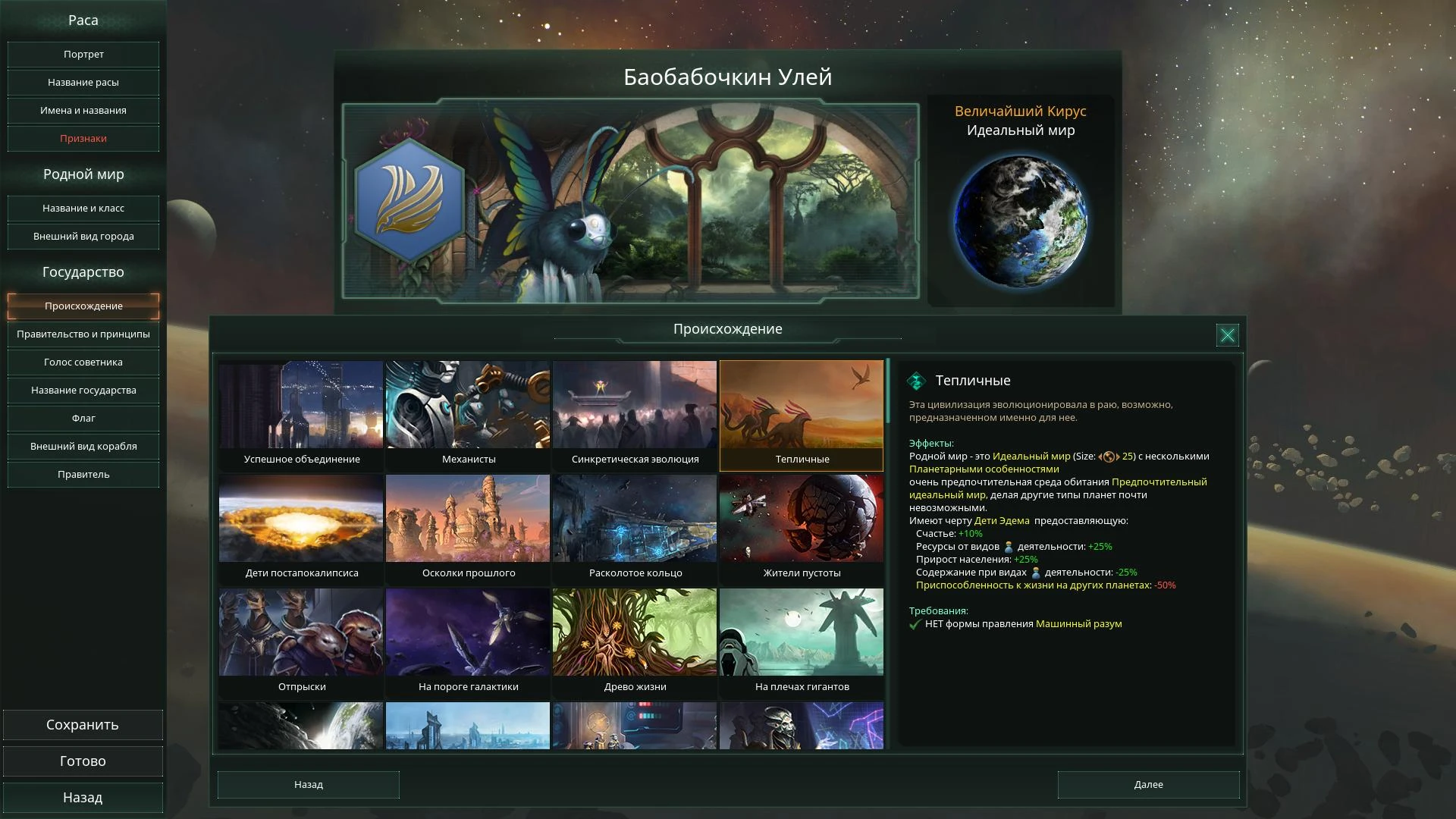The height and width of the screenshot is (819, 1456).
Task: Click the planet size icon in effects
Action: 1109,456
